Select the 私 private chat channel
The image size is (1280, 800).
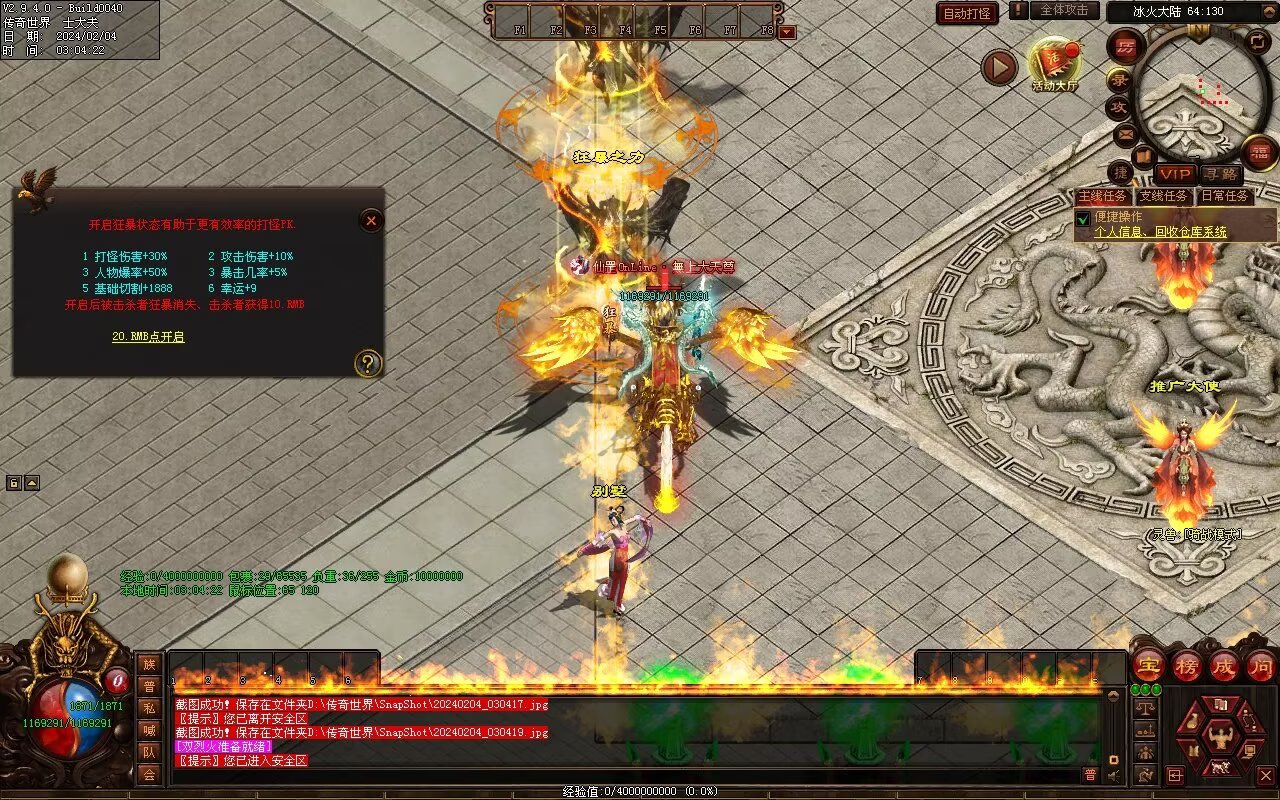(149, 708)
